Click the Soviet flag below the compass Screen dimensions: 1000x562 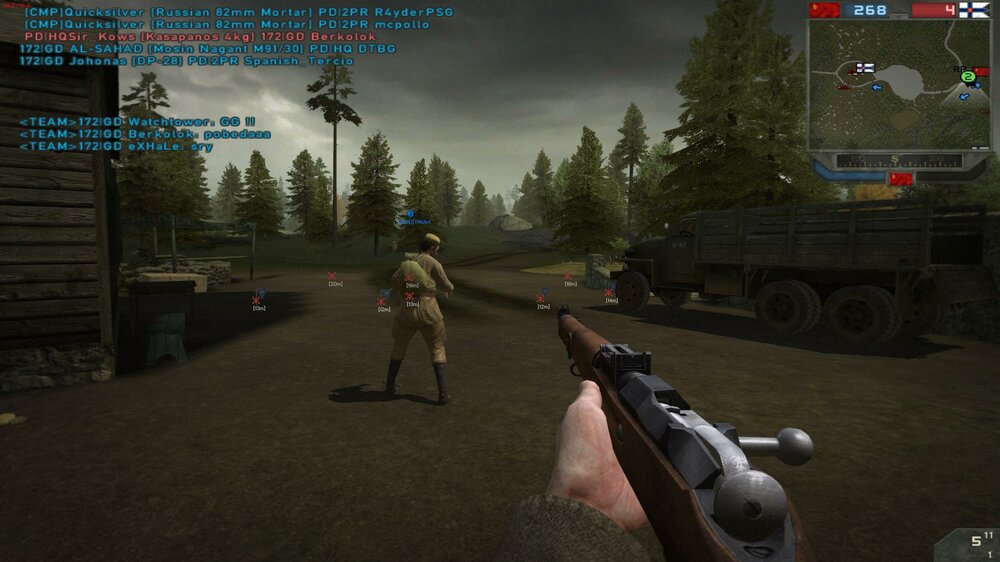coord(900,178)
